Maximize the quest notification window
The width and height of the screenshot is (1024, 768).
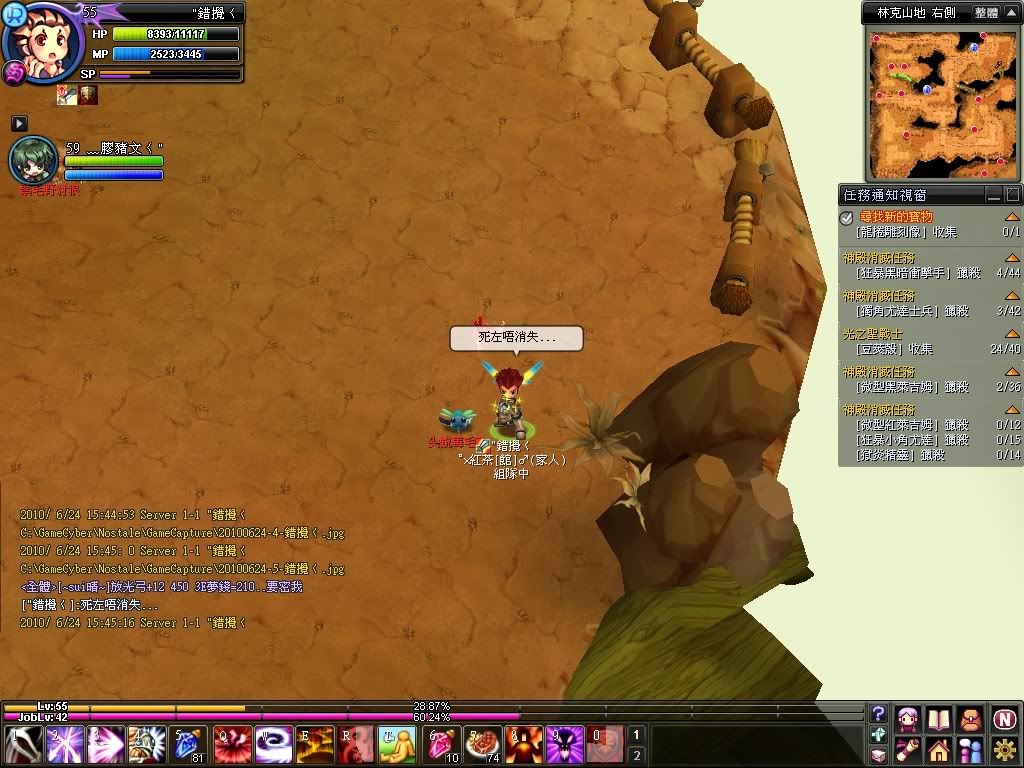[x=1012, y=195]
